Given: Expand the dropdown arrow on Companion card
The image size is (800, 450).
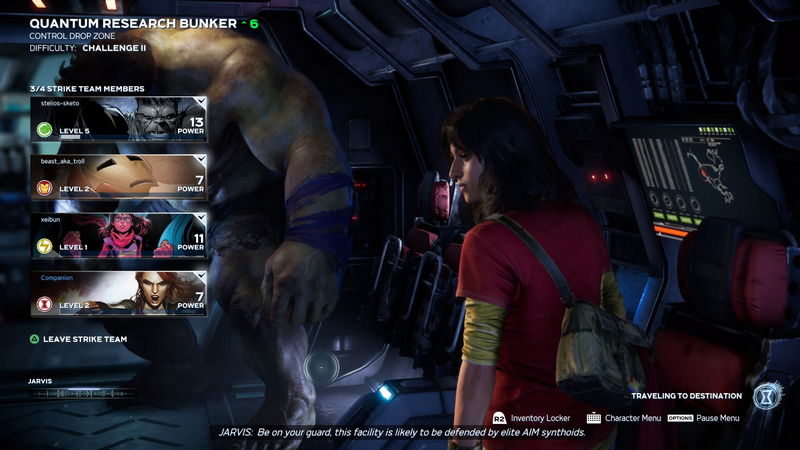Looking at the screenshot, I should 202,276.
